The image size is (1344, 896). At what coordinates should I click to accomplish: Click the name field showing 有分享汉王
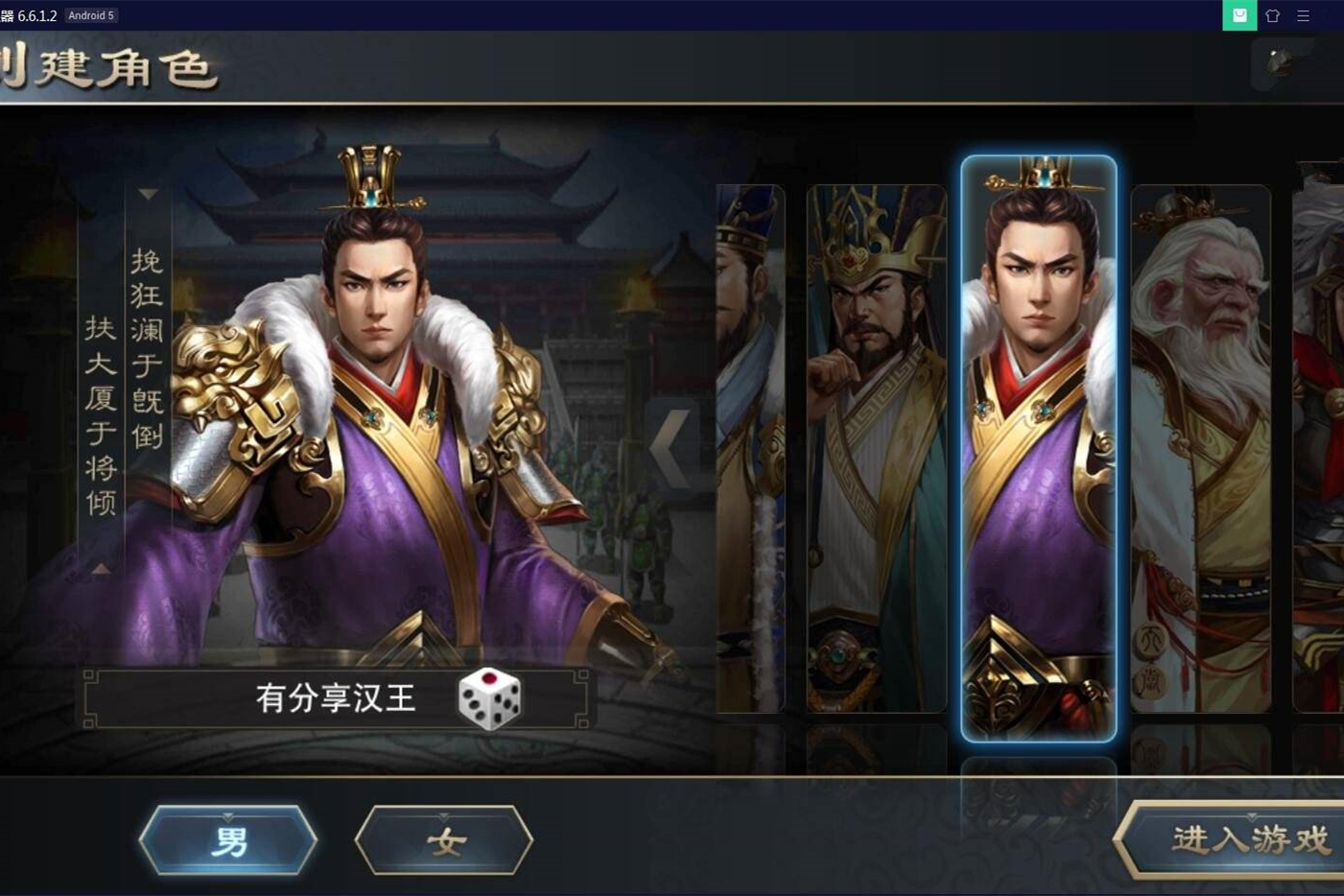coord(336,699)
